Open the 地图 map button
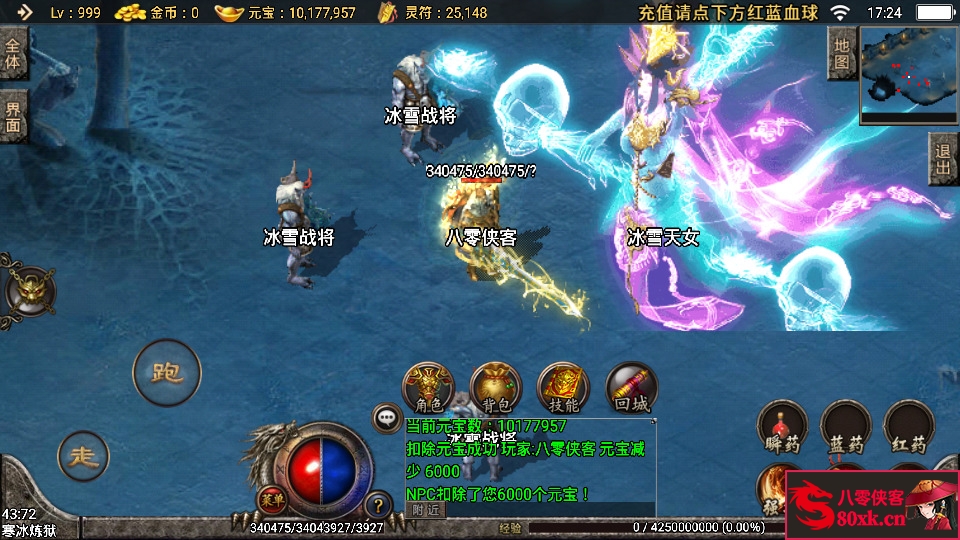Image resolution: width=960 pixels, height=540 pixels. [842, 54]
